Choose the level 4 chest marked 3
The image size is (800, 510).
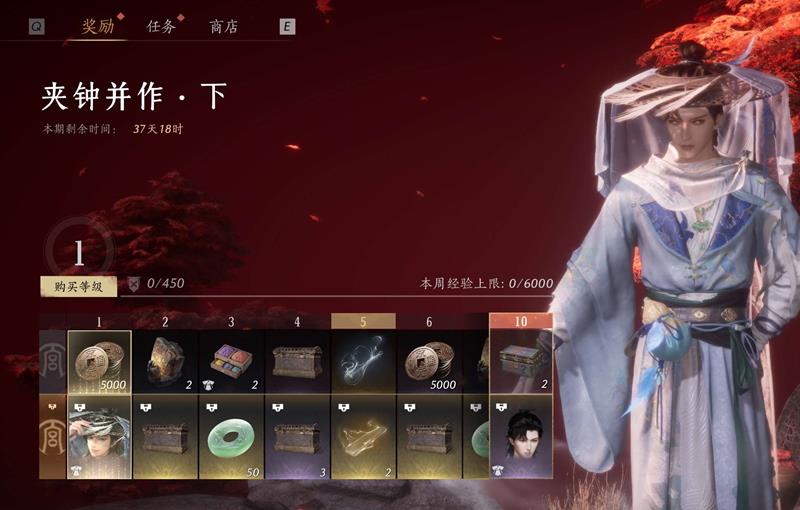[297, 437]
